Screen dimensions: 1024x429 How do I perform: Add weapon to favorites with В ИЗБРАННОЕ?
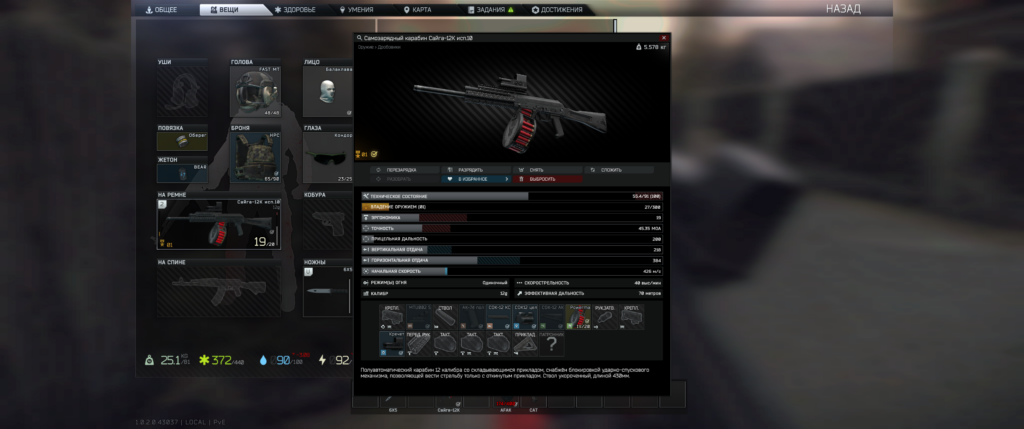coord(472,179)
